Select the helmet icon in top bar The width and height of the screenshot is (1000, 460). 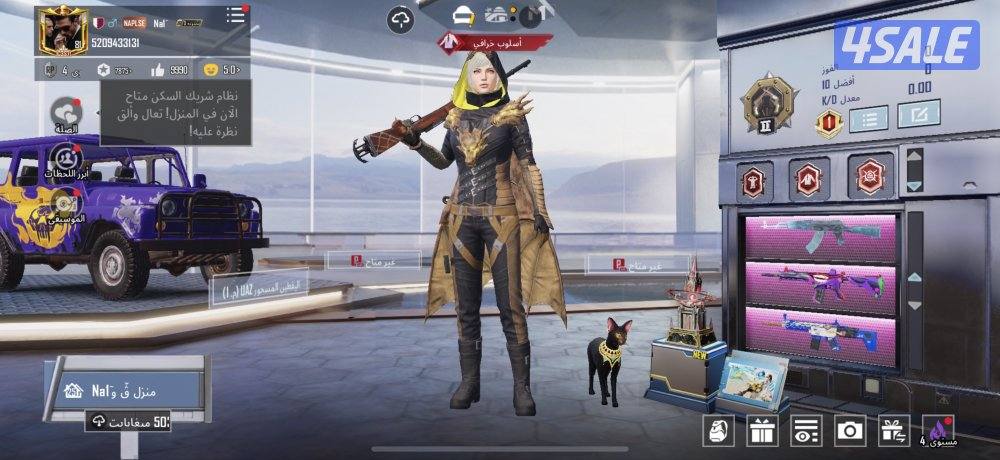461,16
